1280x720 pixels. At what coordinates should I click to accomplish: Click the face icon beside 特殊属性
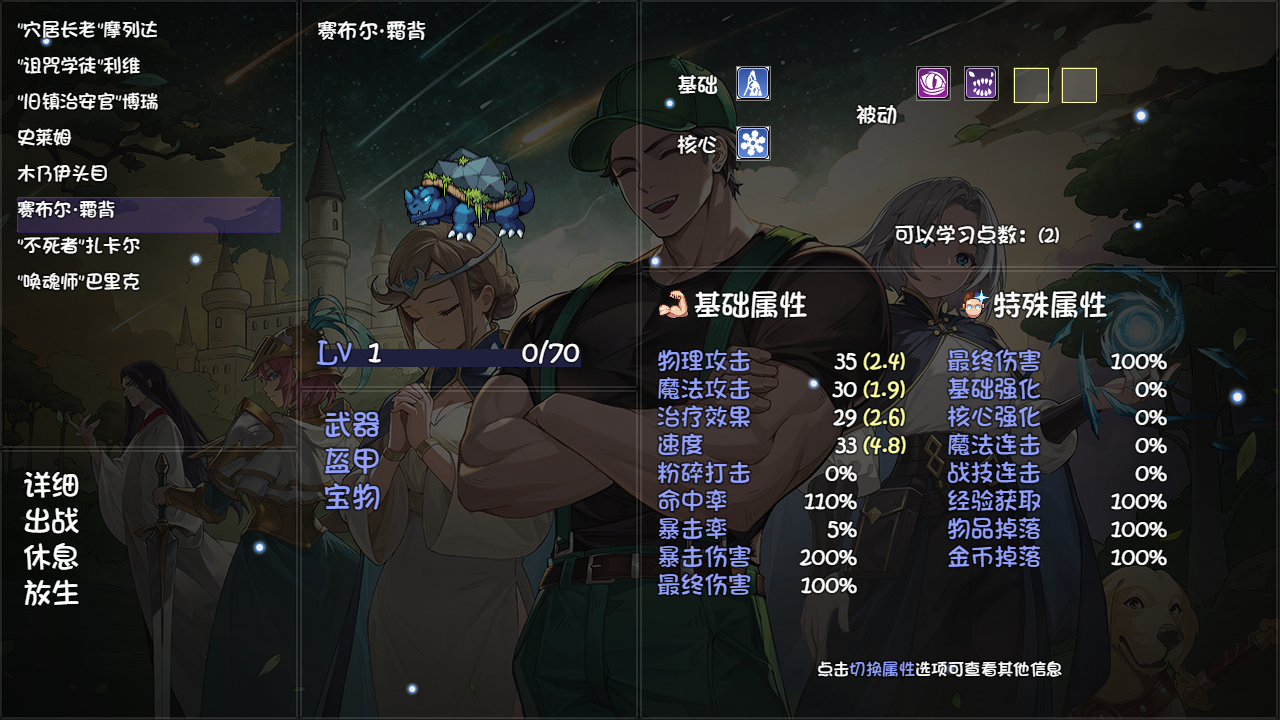973,308
